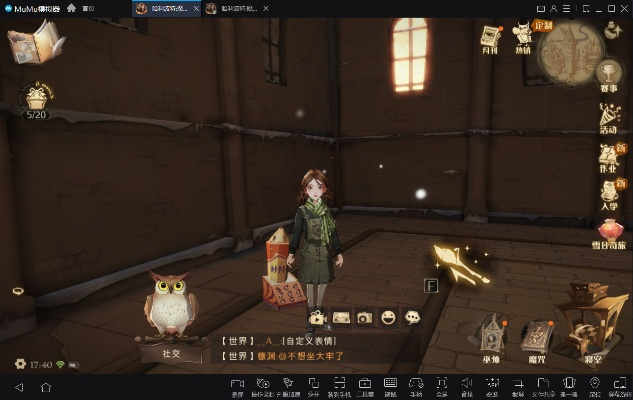The height and width of the screenshot is (400, 633).
Task: Open the 入学 enrollment menu
Action: [x=609, y=195]
